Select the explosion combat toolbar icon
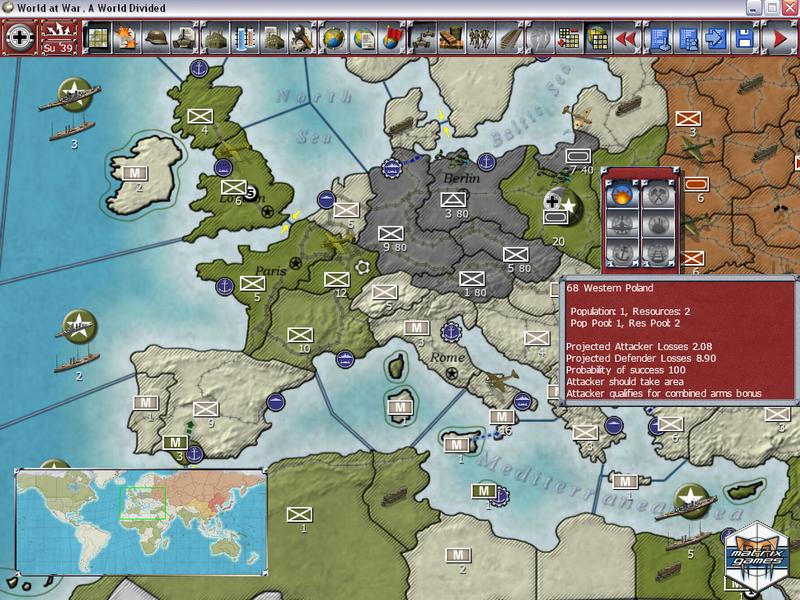 [128, 38]
